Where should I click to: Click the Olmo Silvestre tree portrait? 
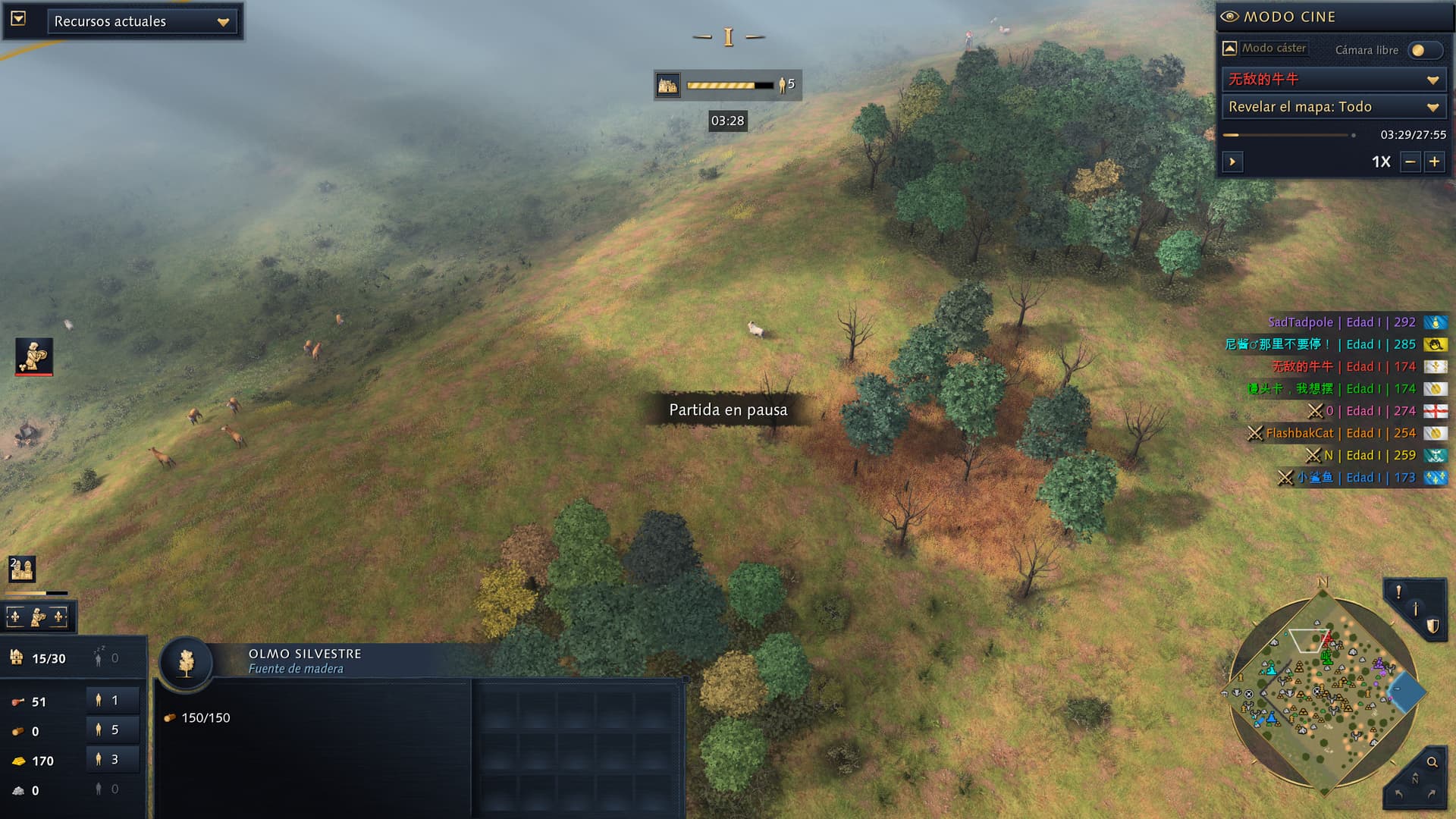(x=186, y=663)
